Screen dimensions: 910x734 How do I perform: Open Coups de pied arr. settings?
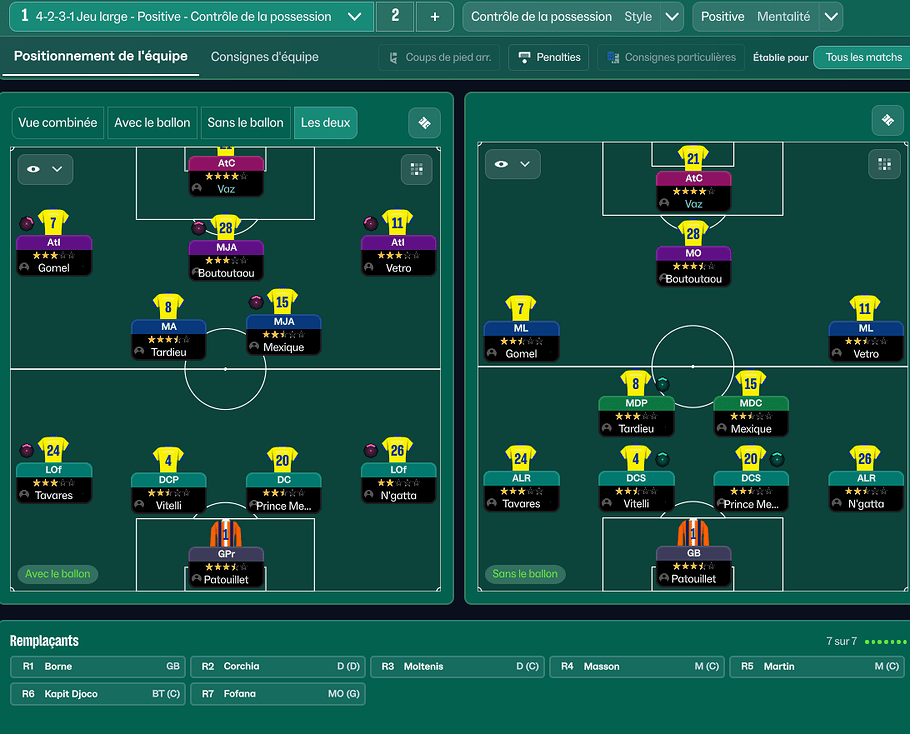(x=439, y=57)
